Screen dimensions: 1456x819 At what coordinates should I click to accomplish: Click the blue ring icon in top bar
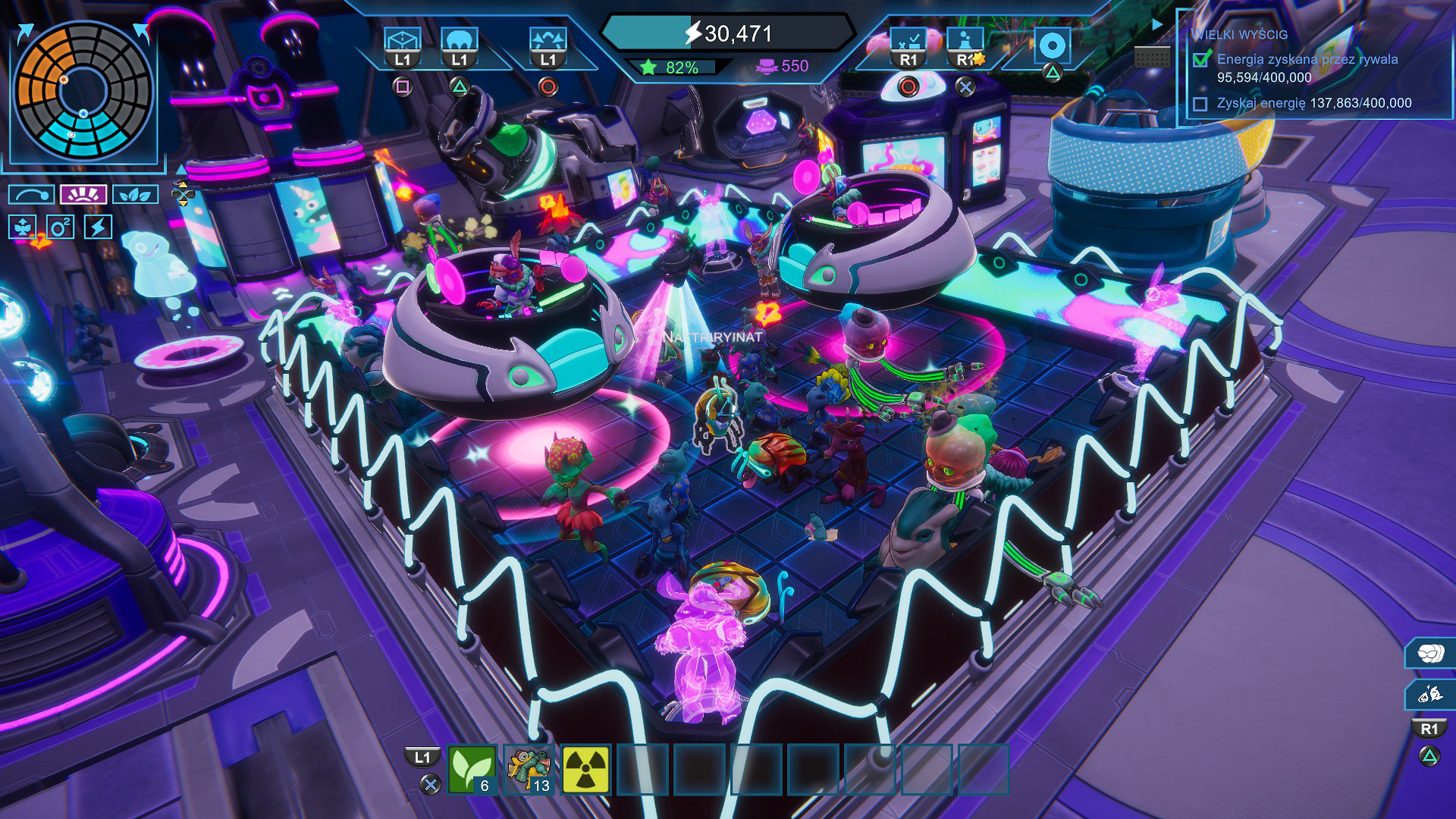pos(1052,46)
